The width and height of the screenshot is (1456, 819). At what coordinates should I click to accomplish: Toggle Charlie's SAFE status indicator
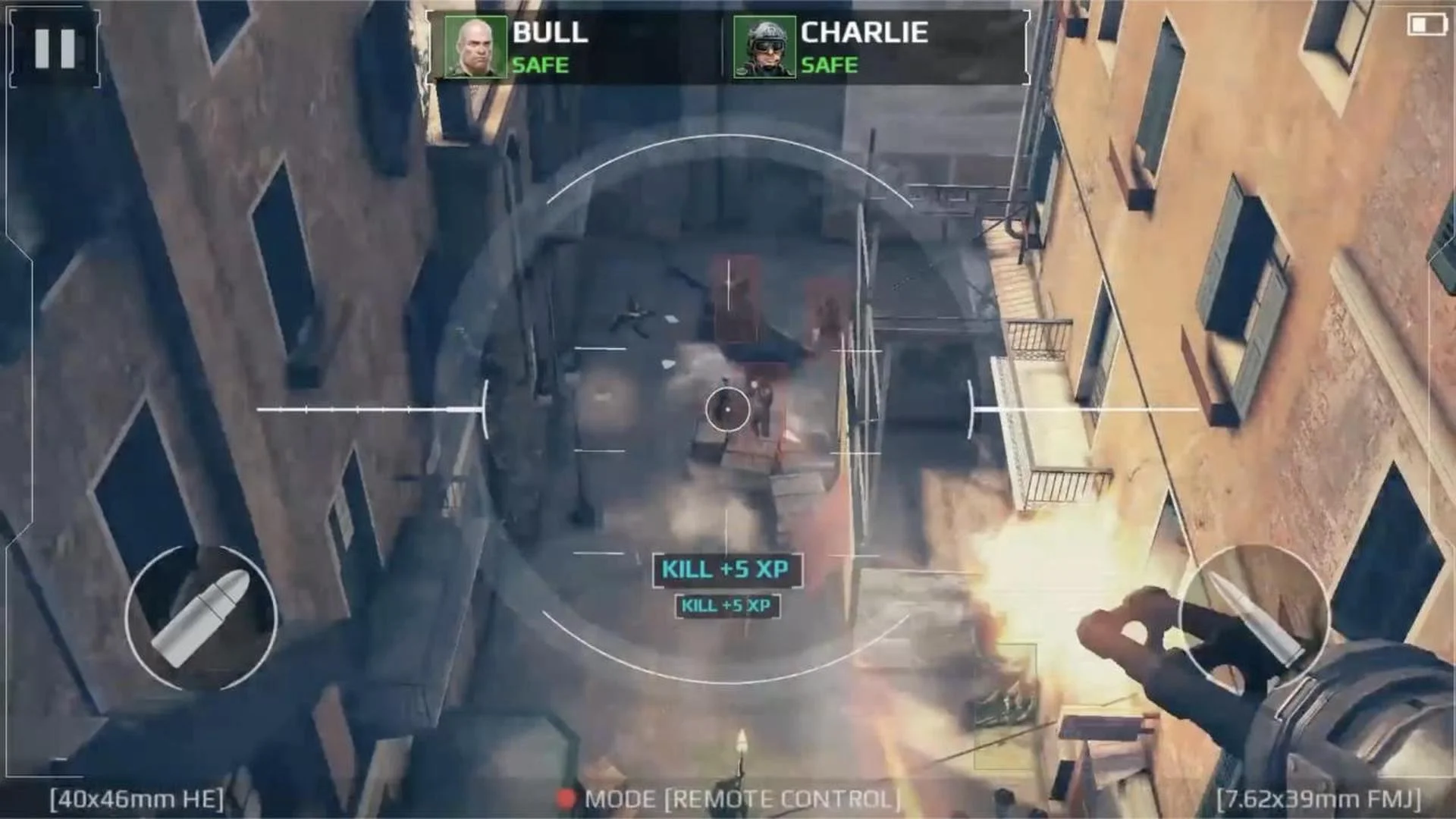pos(831,65)
